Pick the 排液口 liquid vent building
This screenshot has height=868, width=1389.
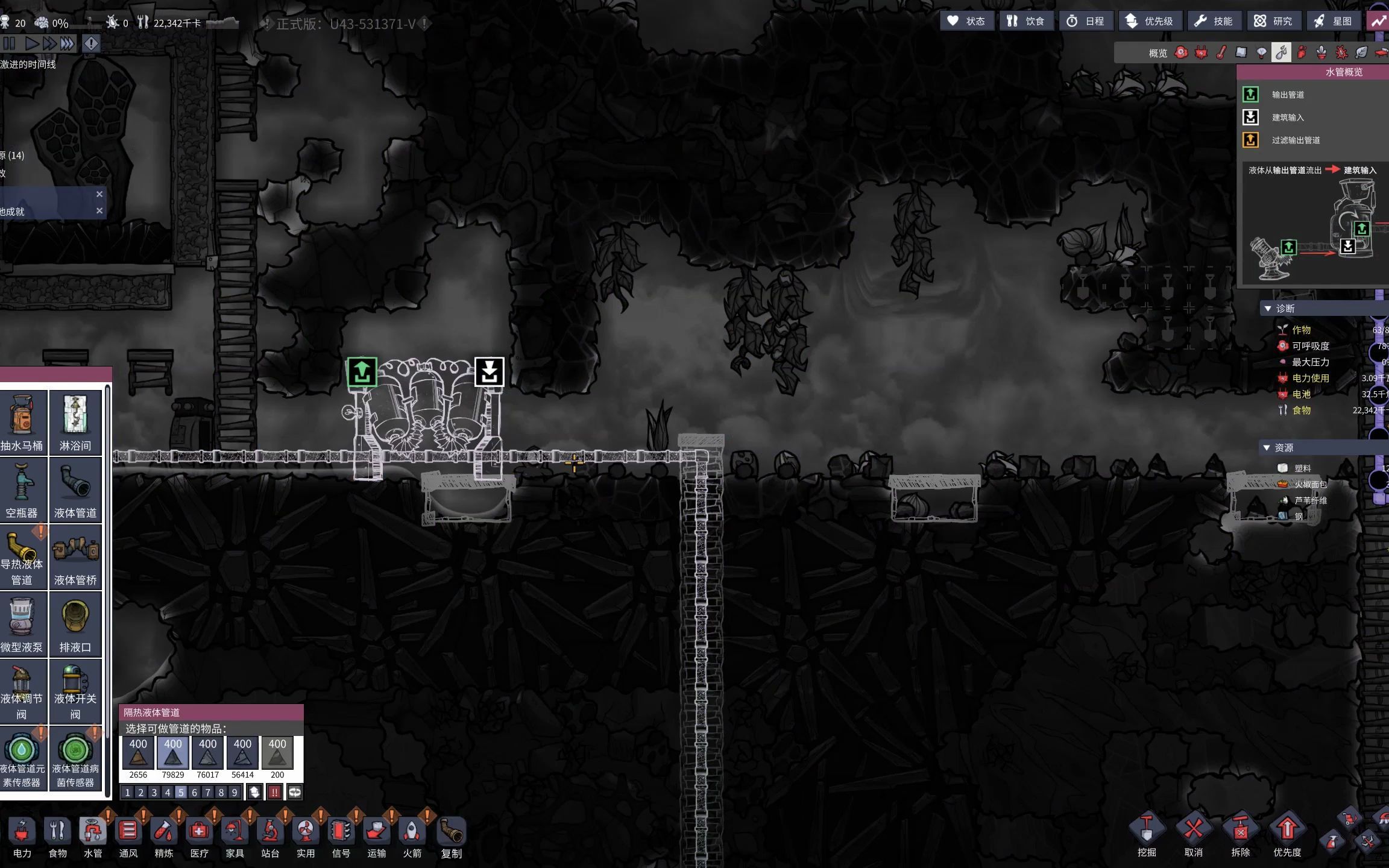coord(75,624)
